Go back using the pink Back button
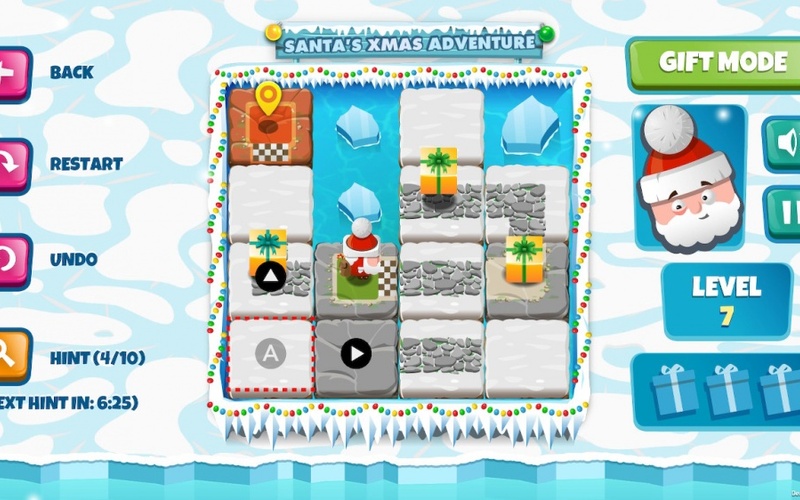This screenshot has width=800, height=500. pos(12,74)
